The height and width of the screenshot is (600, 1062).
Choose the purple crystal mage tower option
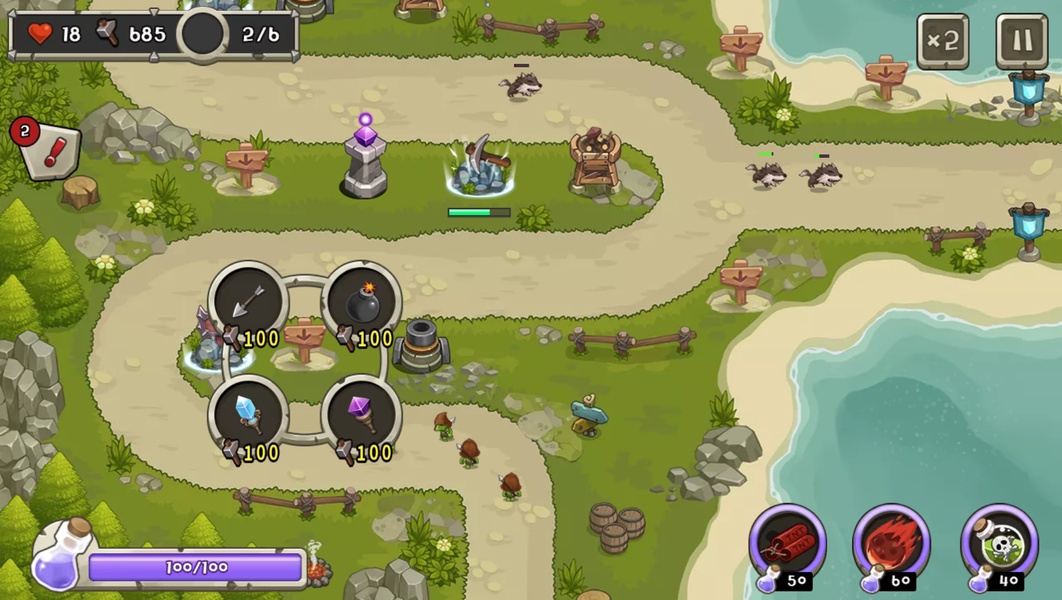pos(362,414)
